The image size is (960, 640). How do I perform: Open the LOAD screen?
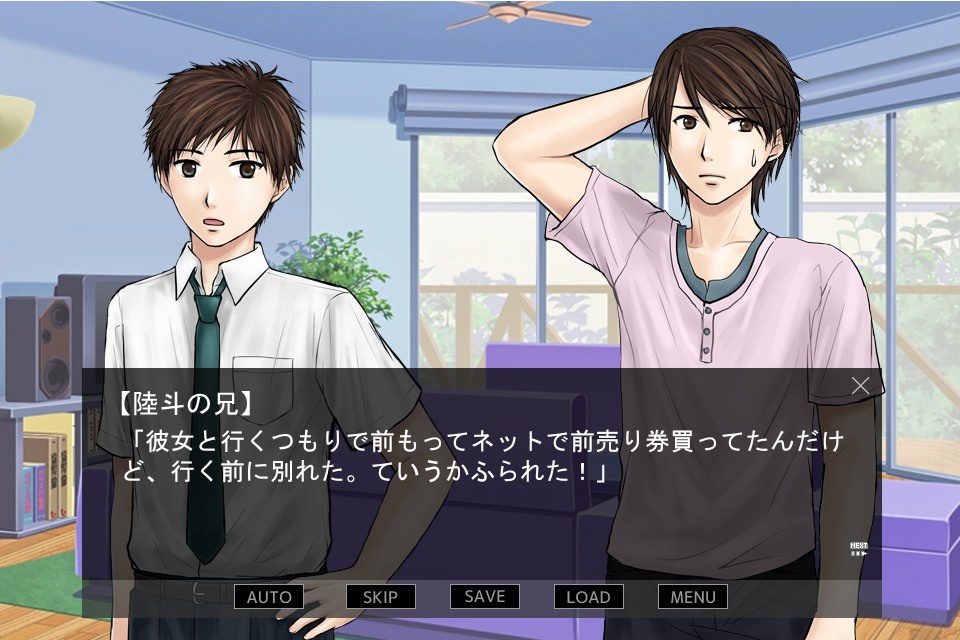588,597
